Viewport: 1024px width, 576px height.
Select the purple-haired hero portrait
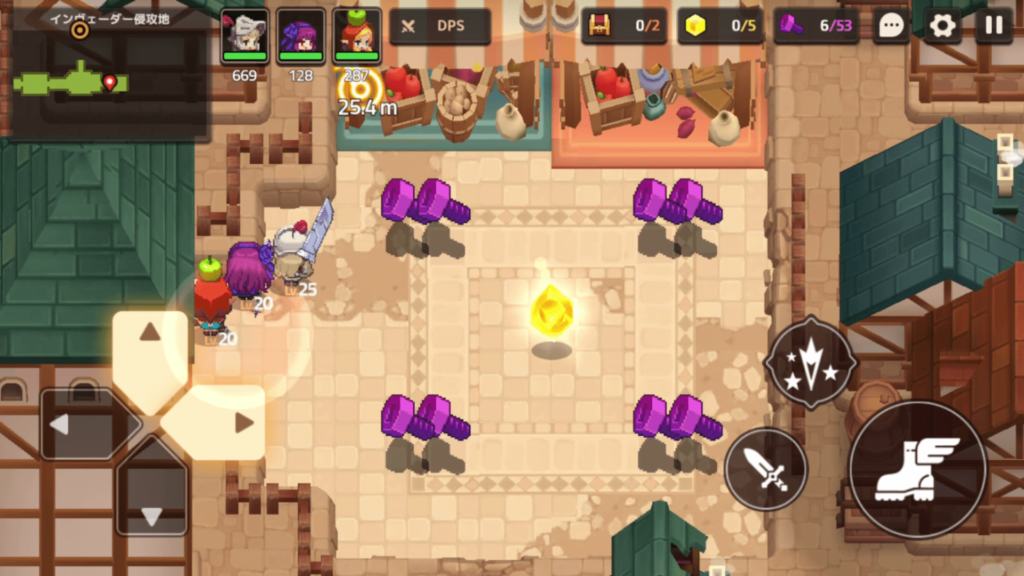point(300,35)
